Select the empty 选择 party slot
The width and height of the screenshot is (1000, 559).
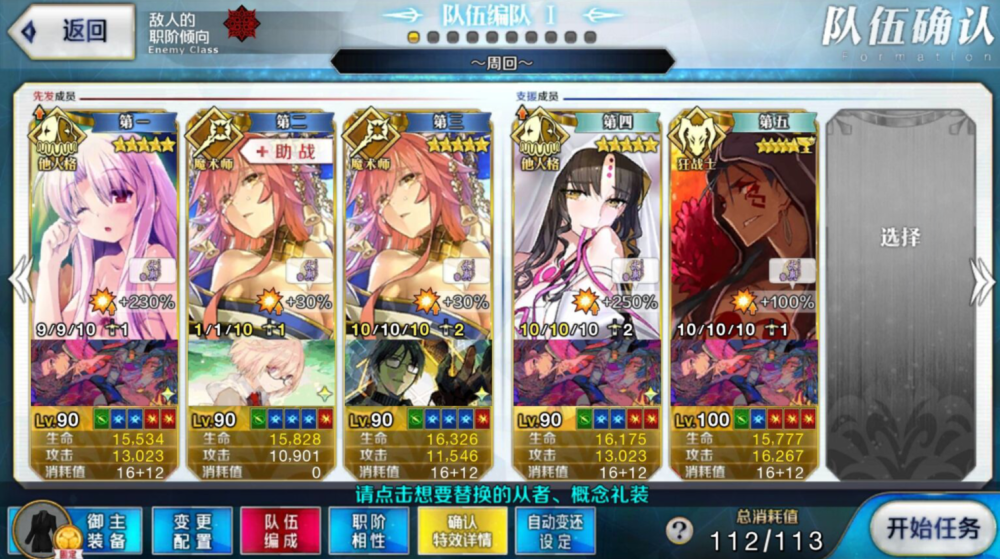899,240
